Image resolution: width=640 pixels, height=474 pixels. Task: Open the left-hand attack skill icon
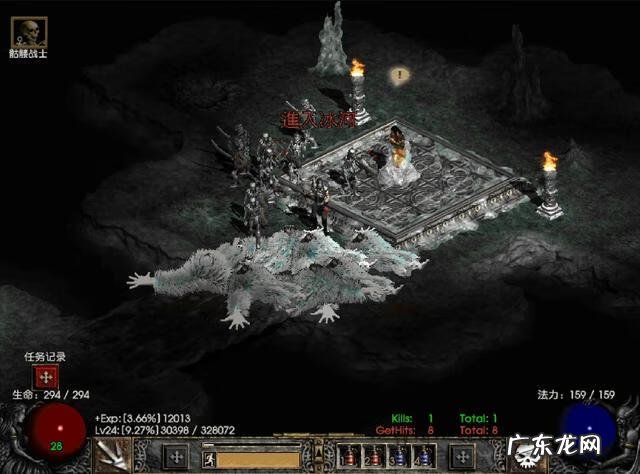(x=114, y=456)
